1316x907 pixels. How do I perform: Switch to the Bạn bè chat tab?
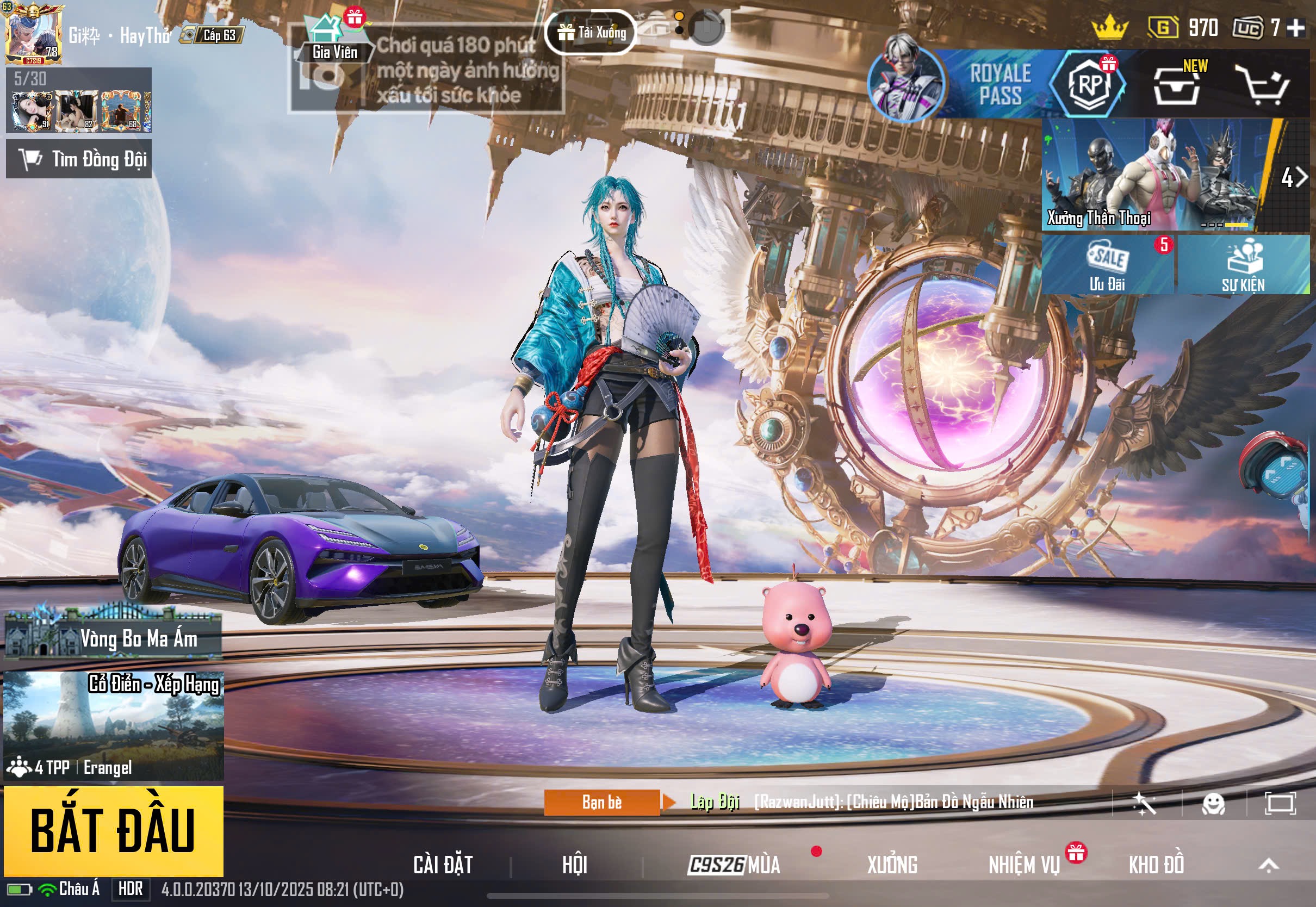point(602,803)
